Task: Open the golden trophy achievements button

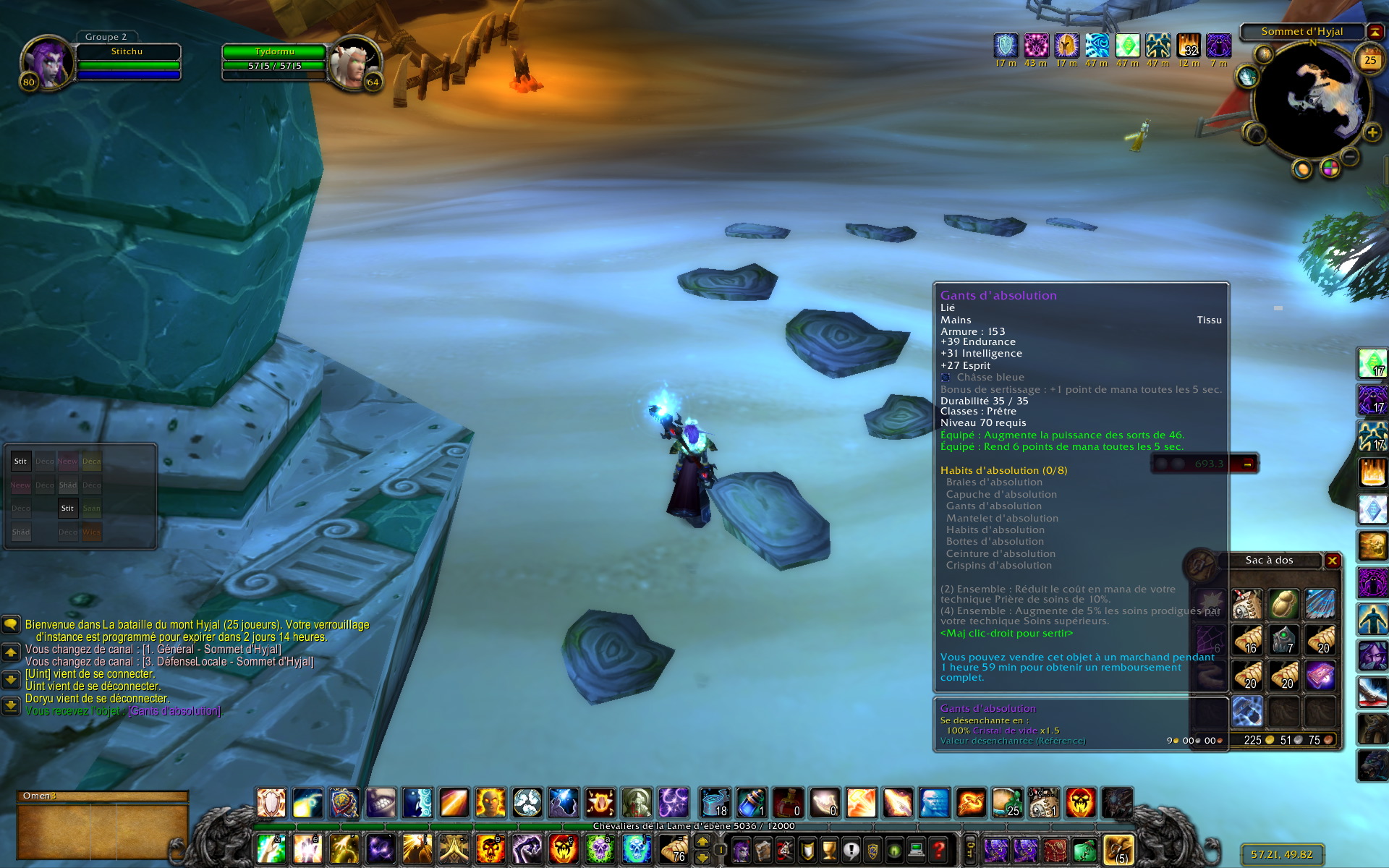Action: point(829,850)
